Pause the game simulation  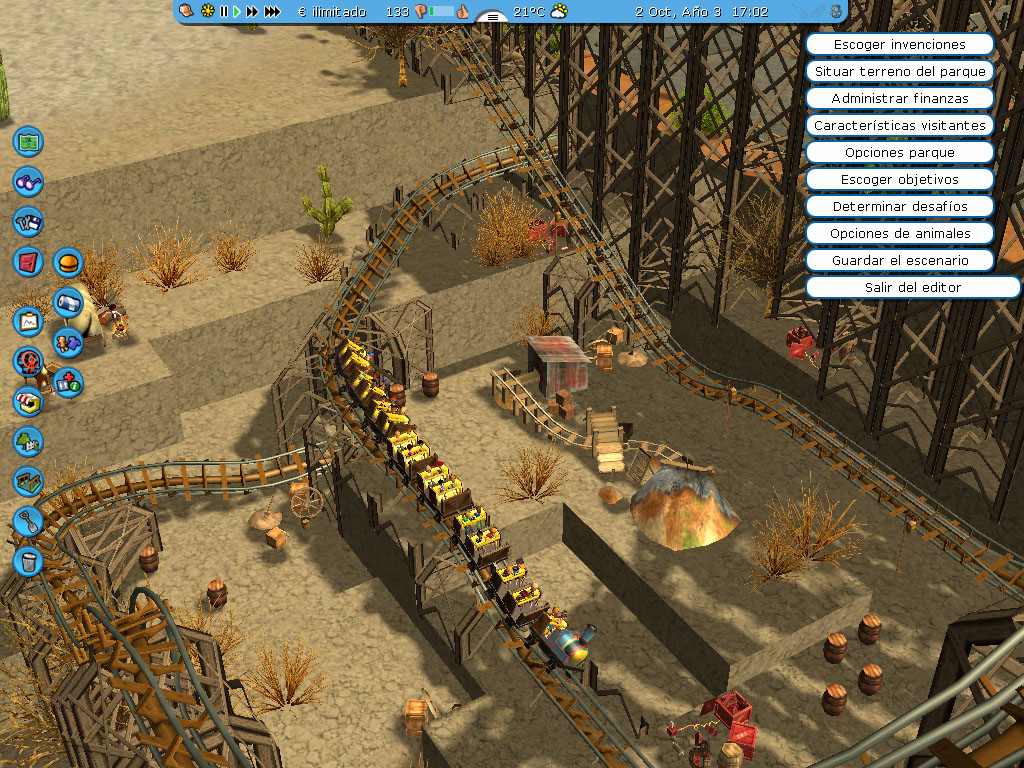223,12
